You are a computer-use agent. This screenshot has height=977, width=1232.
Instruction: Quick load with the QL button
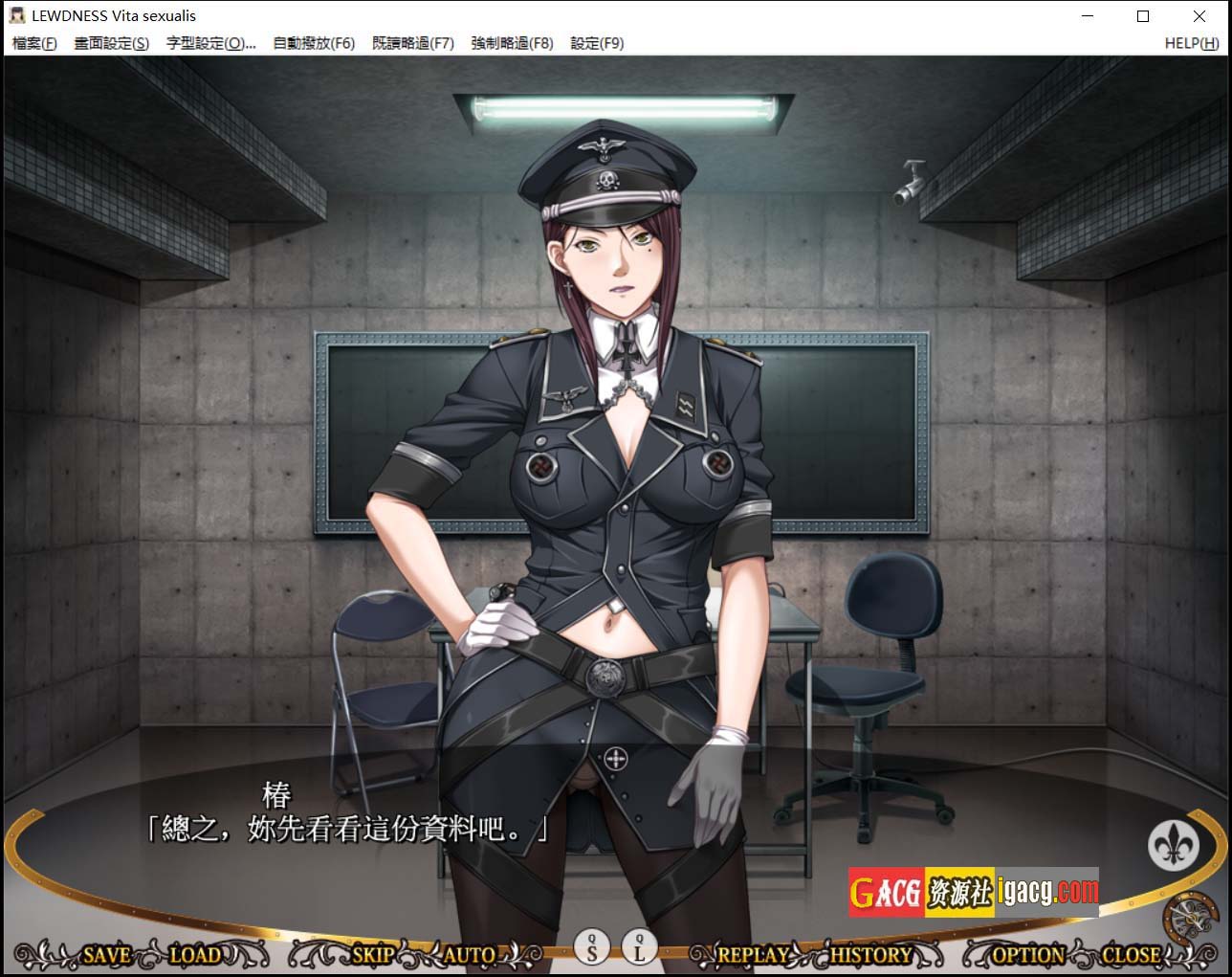pyautogui.click(x=639, y=947)
